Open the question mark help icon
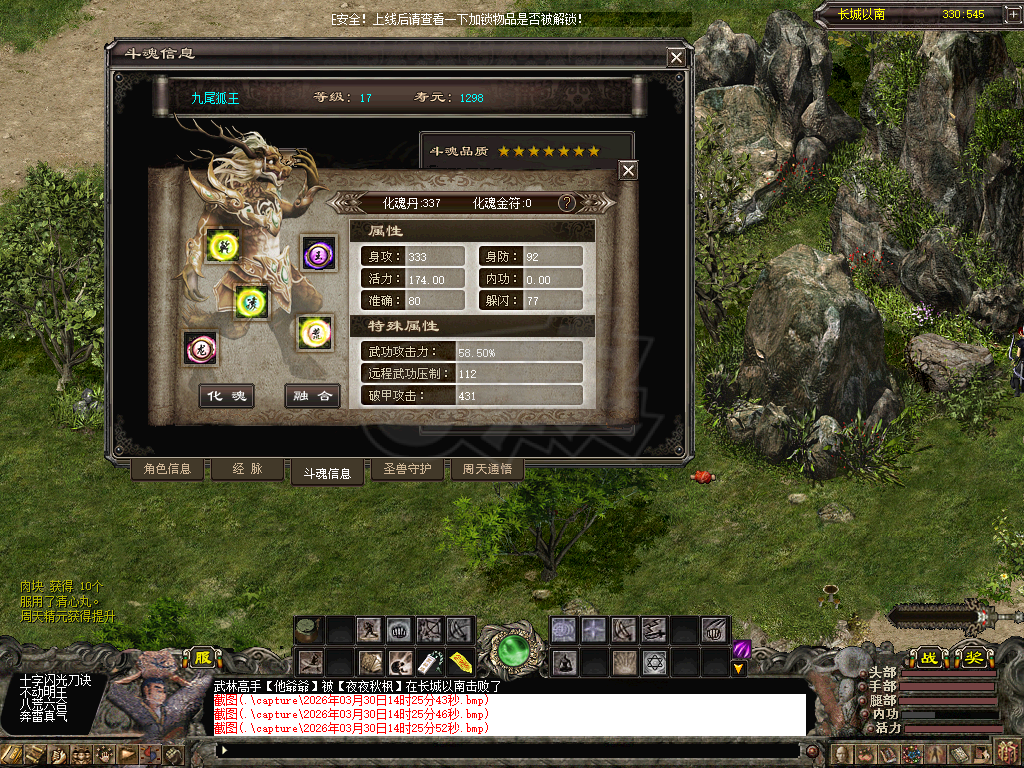Screen dimensions: 1024x768 point(567,203)
